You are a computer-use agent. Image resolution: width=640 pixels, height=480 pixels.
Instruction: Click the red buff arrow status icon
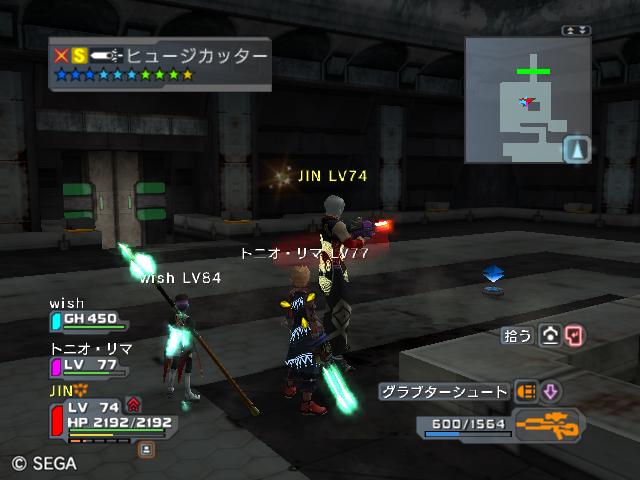coord(134,405)
